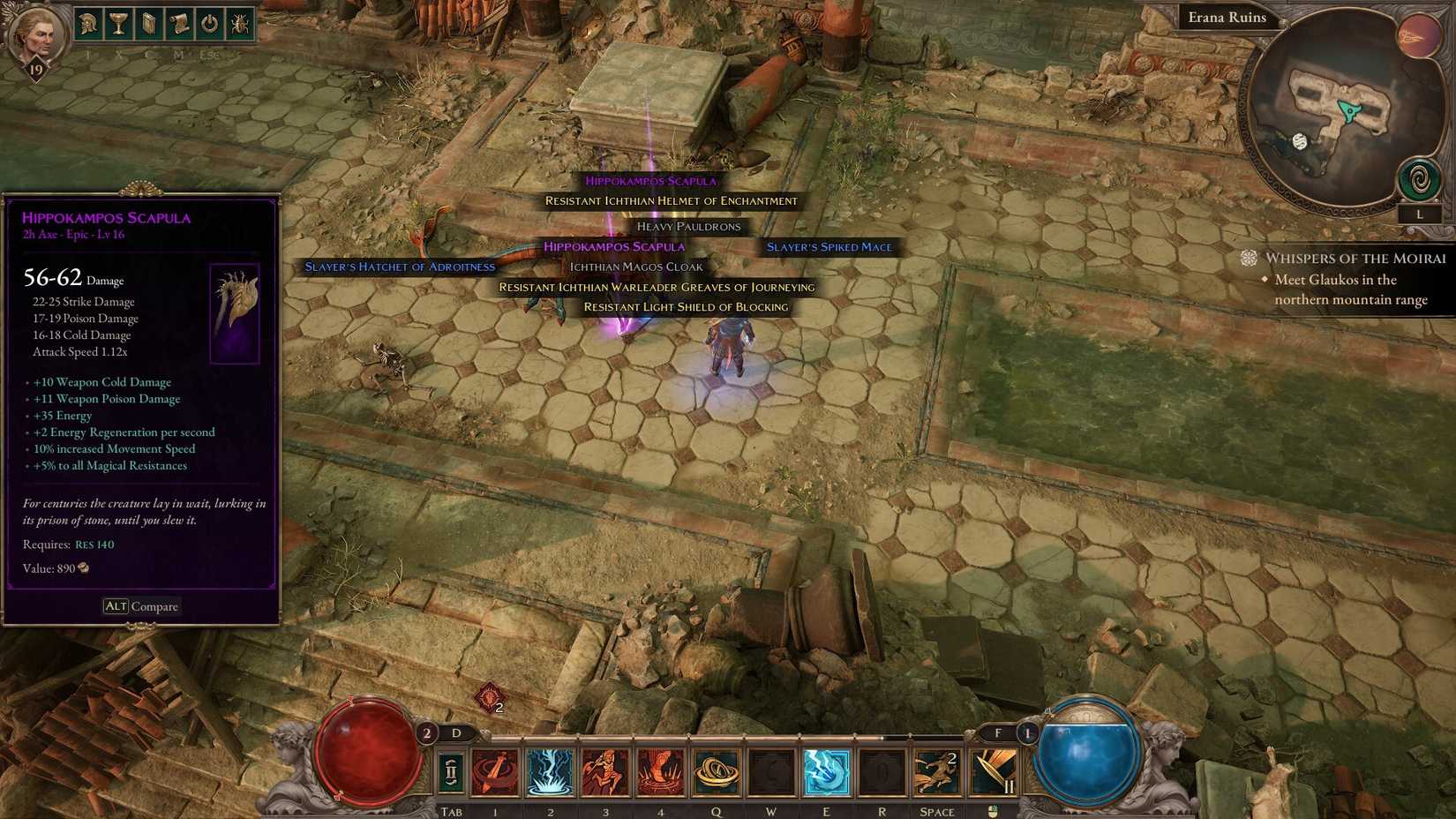Screen dimensions: 1456x819
Task: Open the quest scroll icon
Action: pos(179,24)
